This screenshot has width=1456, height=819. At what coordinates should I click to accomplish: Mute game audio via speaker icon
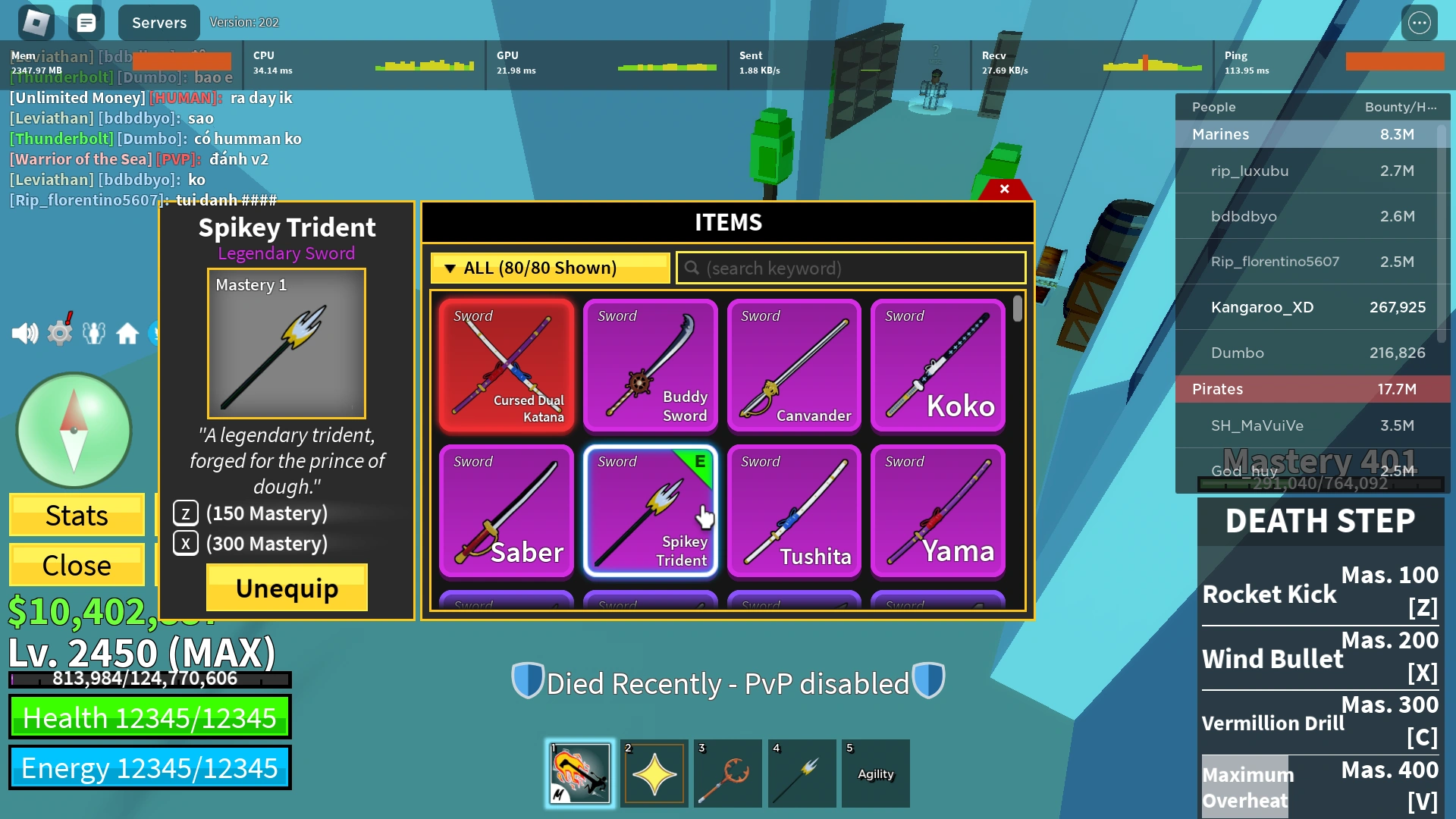click(27, 331)
